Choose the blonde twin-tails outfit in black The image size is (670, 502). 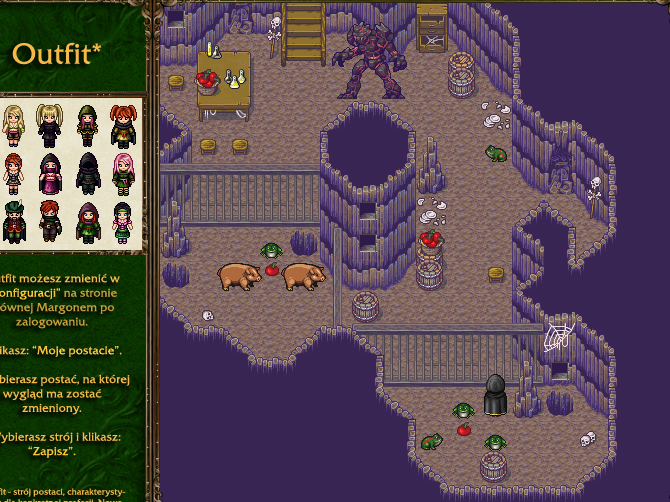tap(49, 127)
